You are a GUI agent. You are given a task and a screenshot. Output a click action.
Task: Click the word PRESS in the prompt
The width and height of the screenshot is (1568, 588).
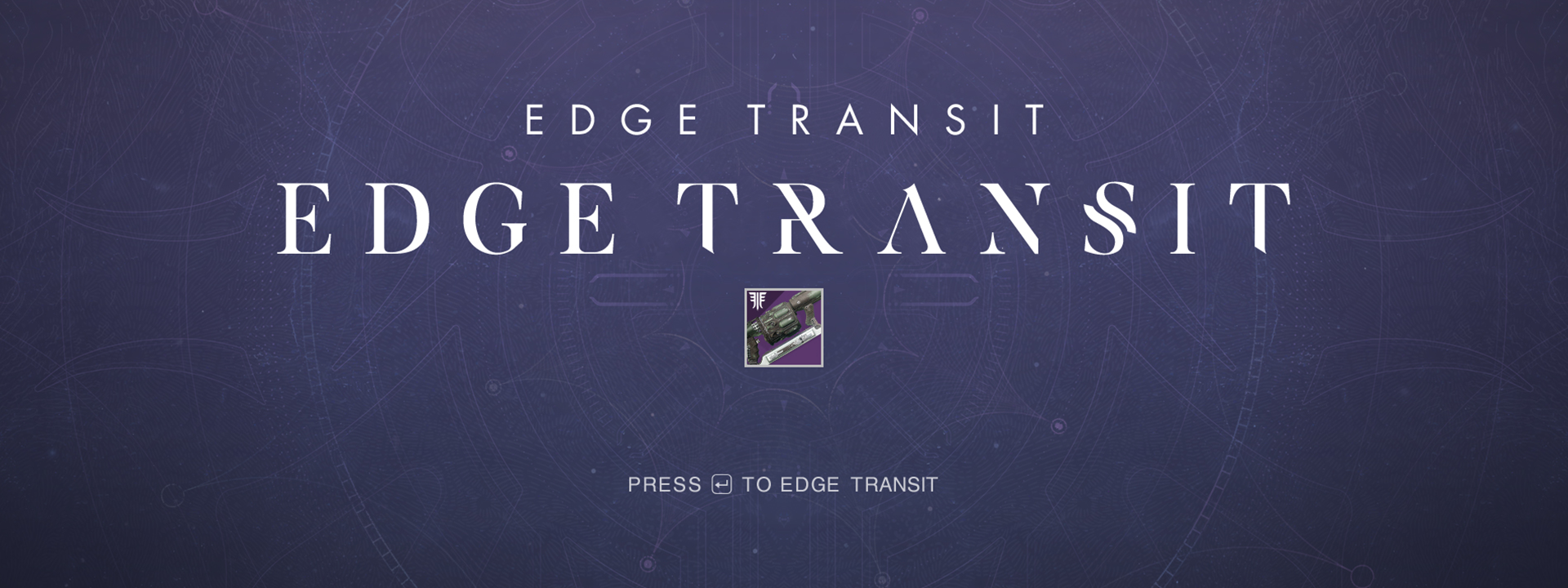click(663, 483)
